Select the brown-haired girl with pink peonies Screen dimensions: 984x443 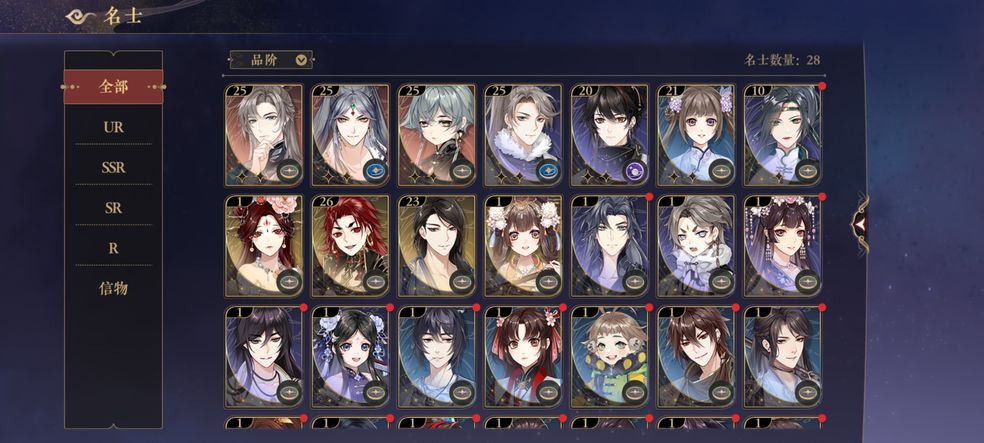(523, 245)
